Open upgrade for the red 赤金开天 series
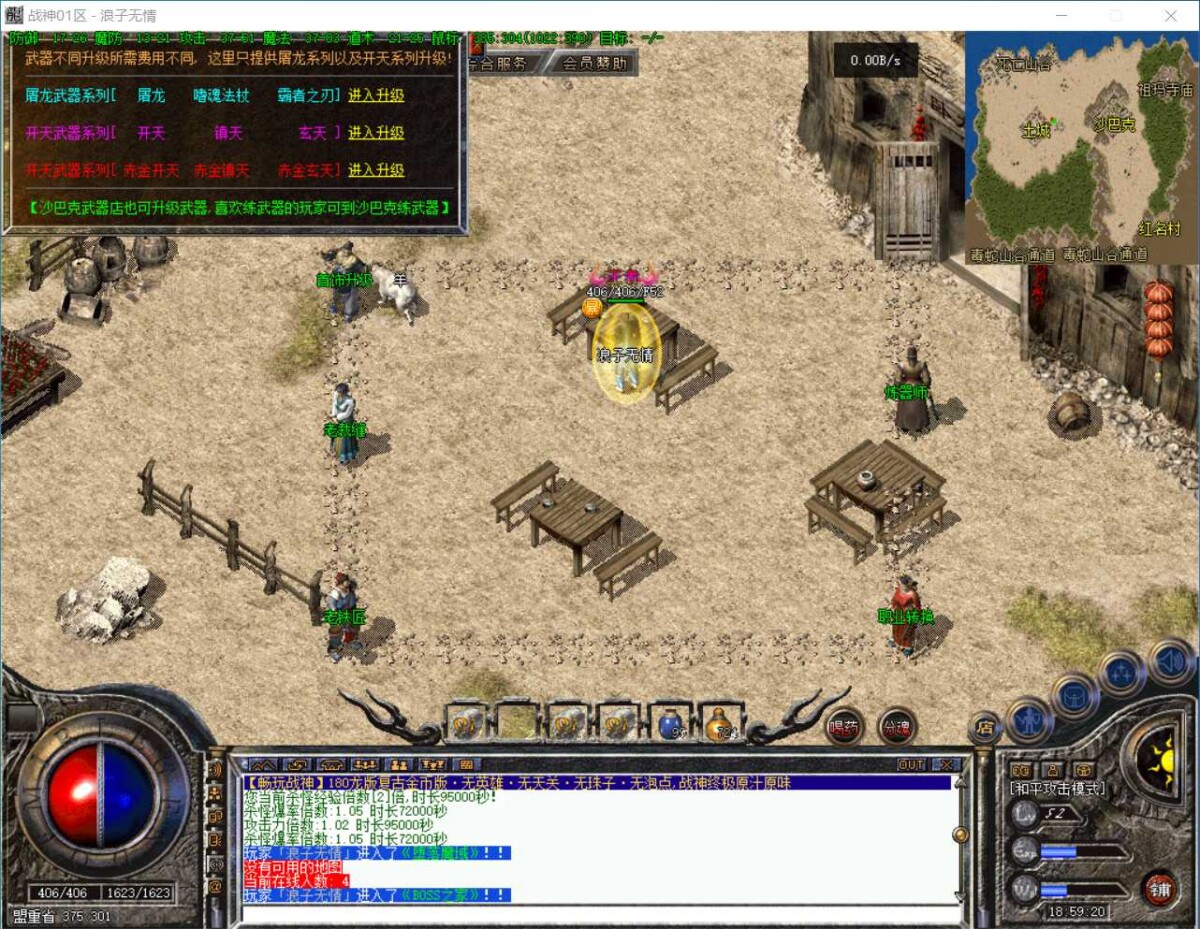Viewport: 1200px width, 929px height. (x=376, y=171)
